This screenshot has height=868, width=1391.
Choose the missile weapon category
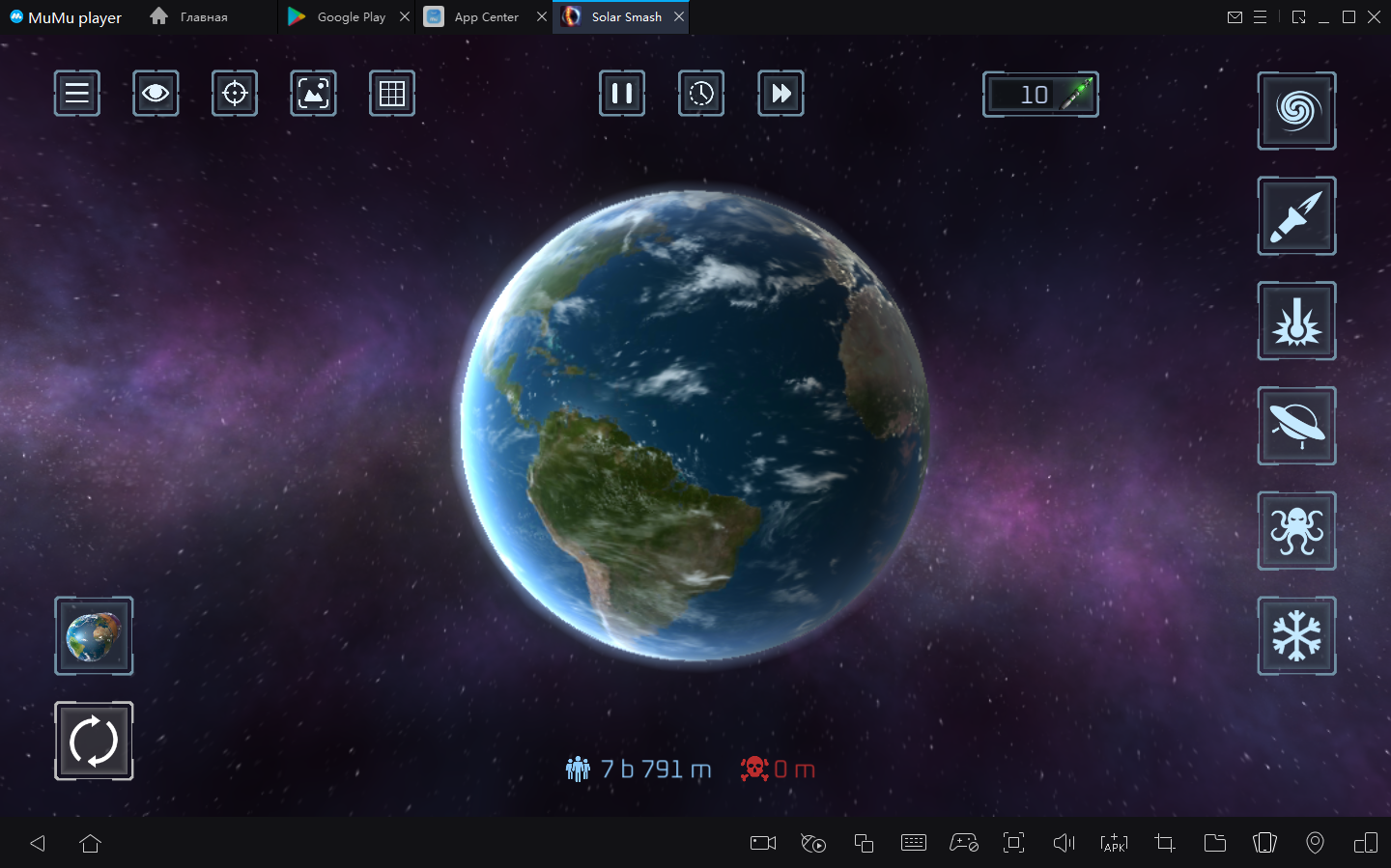[1296, 216]
